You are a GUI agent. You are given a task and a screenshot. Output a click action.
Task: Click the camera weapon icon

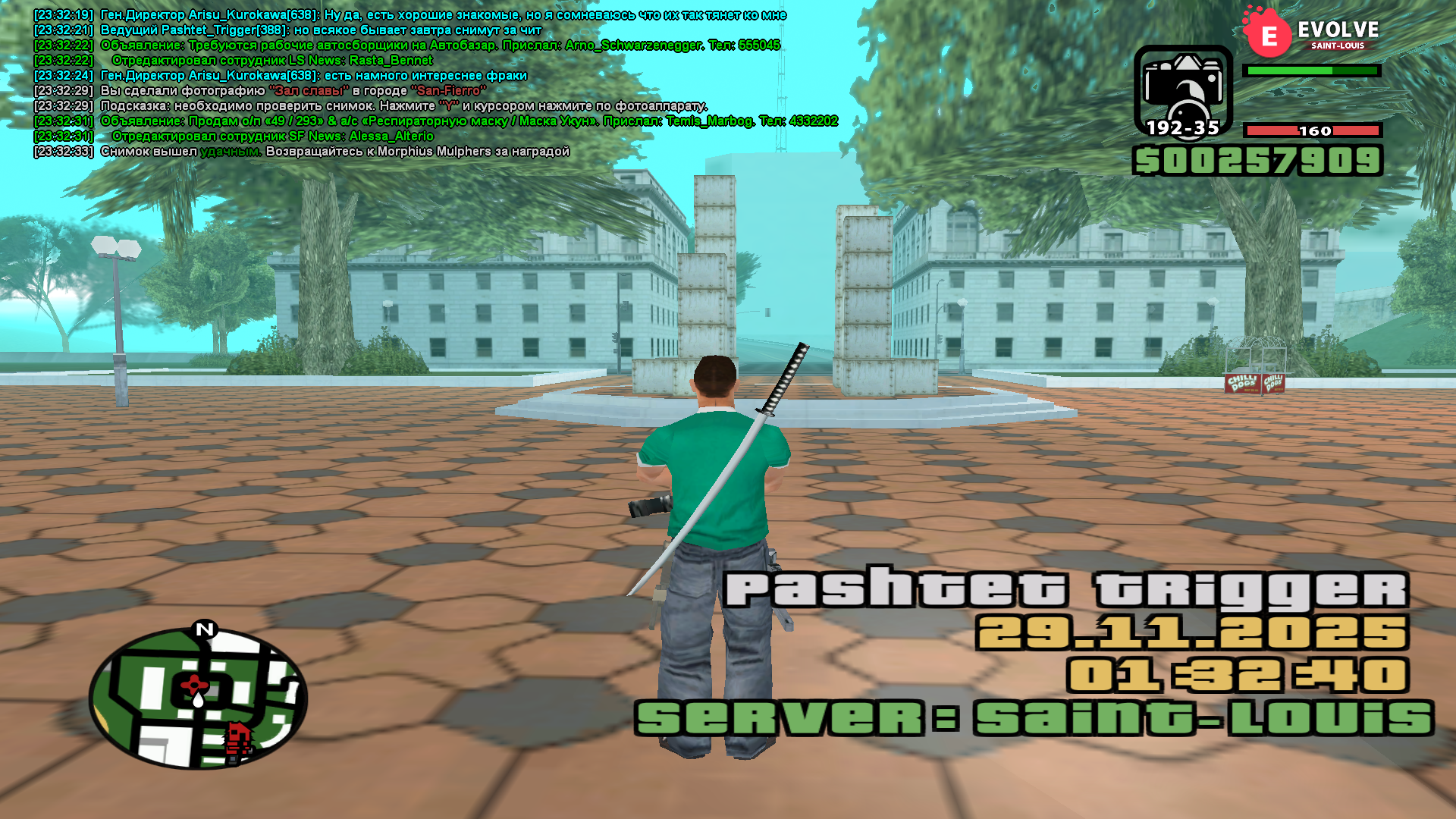click(1182, 91)
